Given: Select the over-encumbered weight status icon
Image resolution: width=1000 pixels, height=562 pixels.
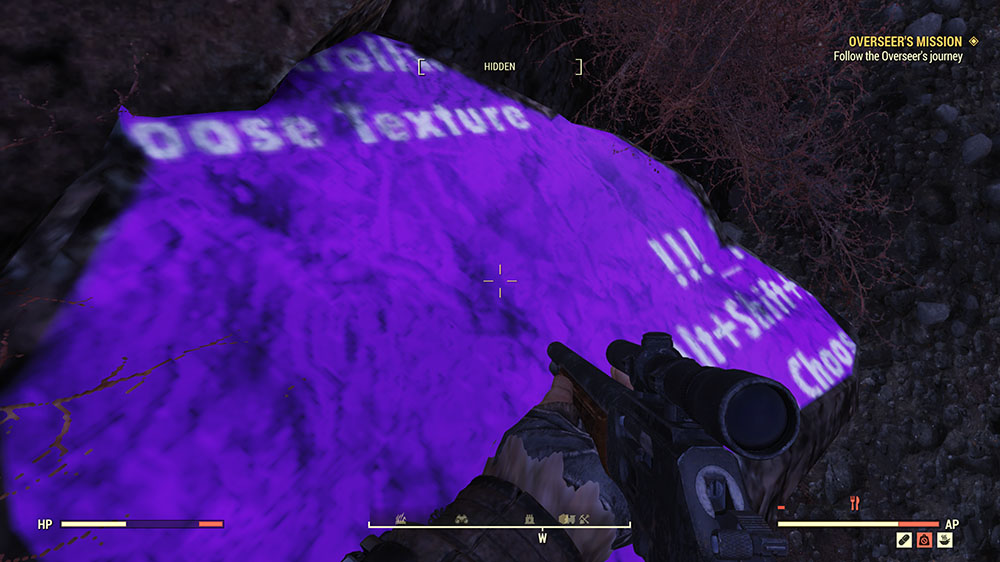Looking at the screenshot, I should (x=924, y=541).
